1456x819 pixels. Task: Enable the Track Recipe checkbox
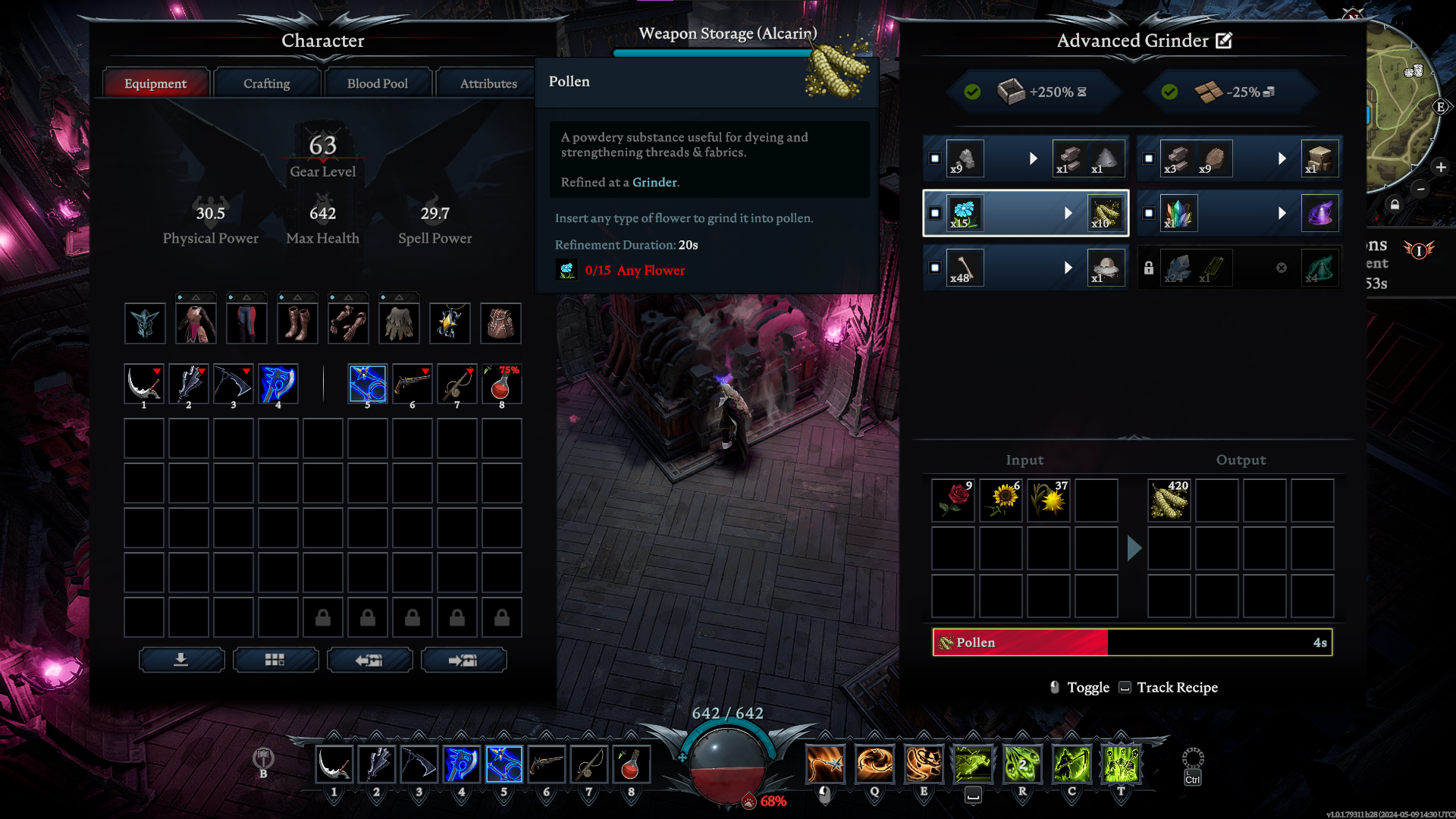1125,687
